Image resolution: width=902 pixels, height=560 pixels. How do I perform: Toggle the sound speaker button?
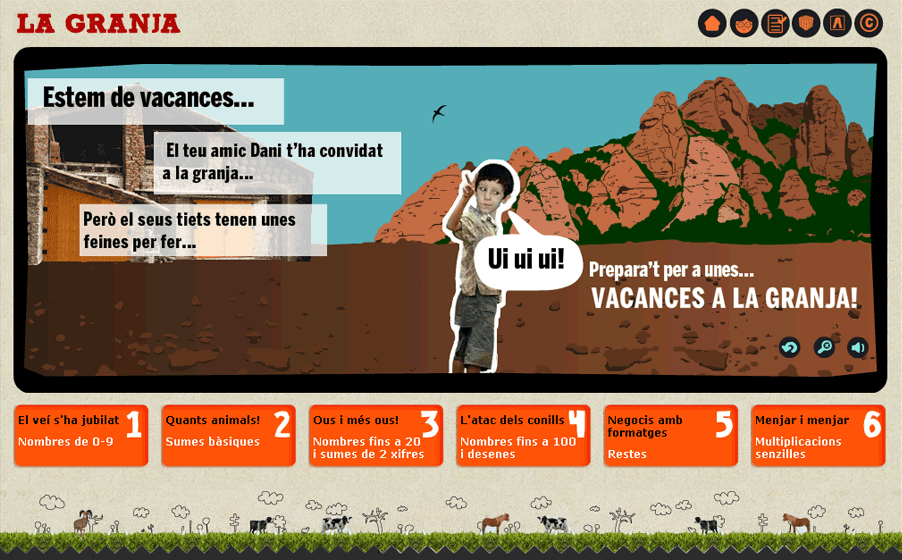pos(858,347)
